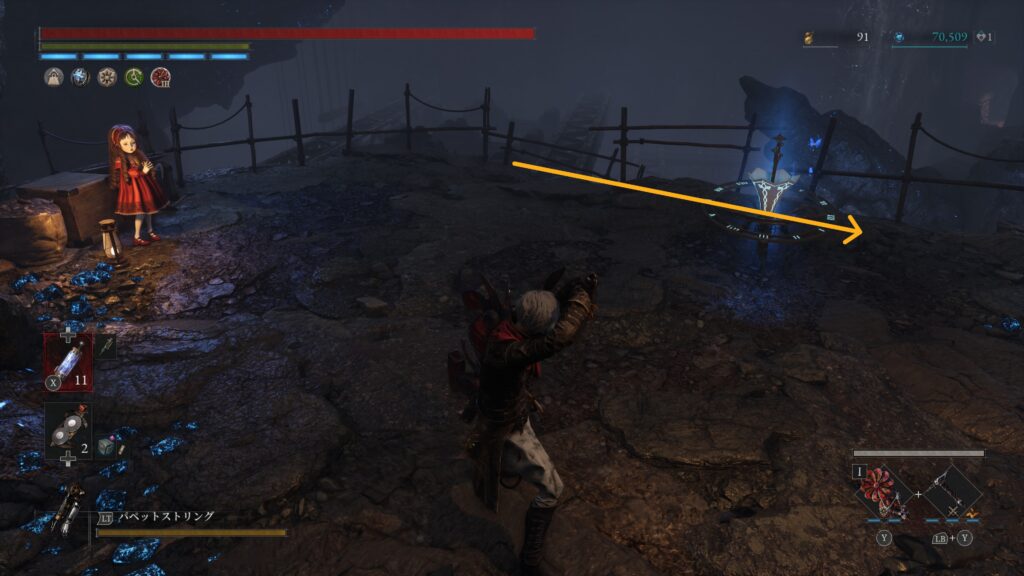
Task: Click the small syringe icon beside the Pulse Cell
Action: point(107,347)
